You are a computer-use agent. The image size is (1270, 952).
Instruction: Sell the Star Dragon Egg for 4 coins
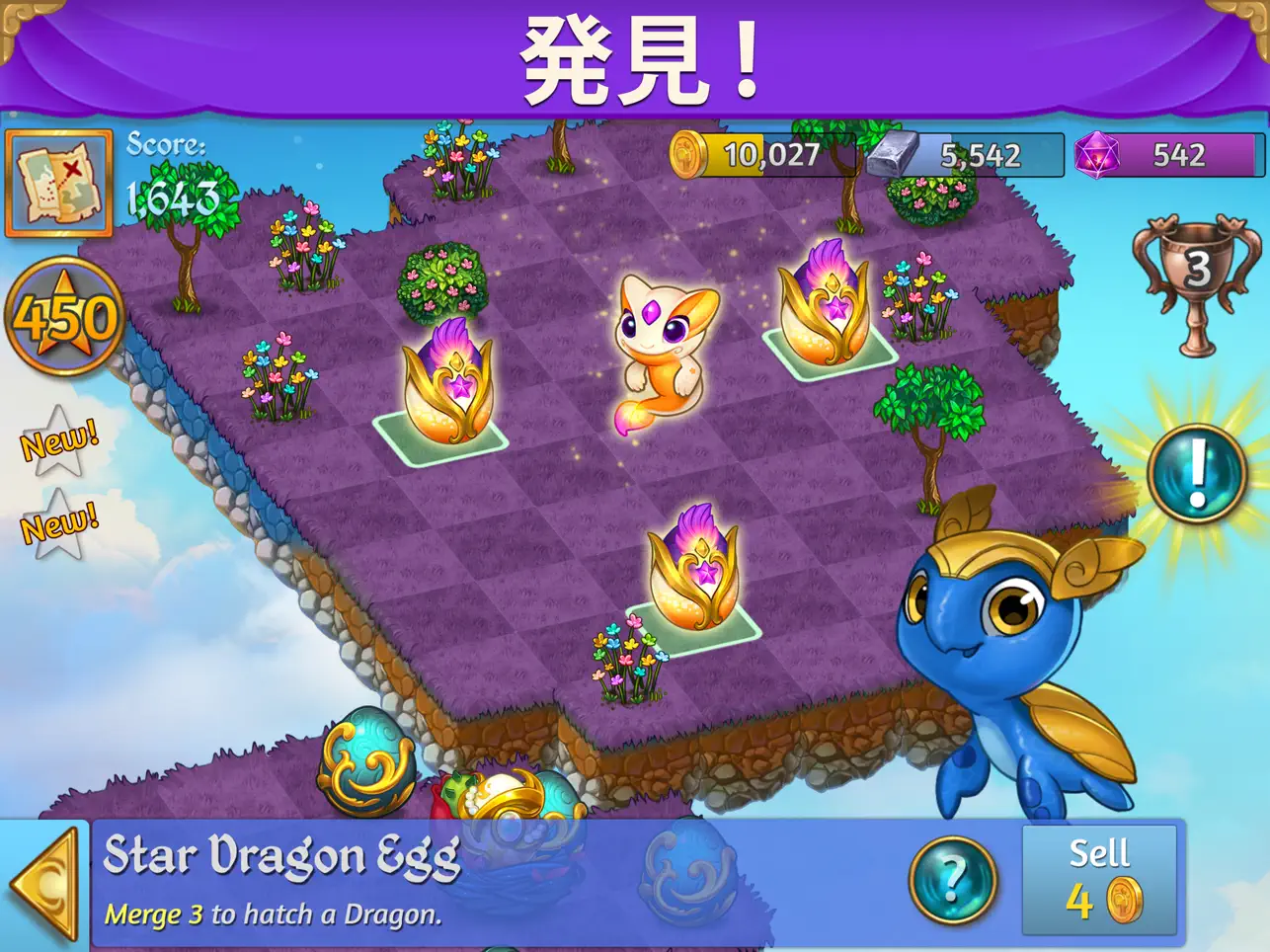(x=1099, y=878)
